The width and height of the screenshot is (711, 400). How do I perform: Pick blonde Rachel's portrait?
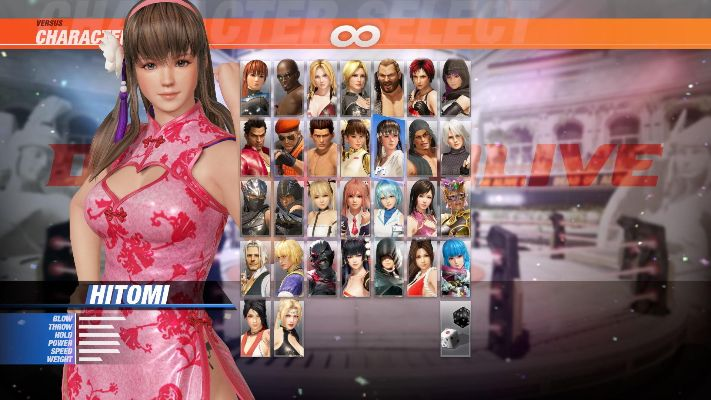click(289, 327)
